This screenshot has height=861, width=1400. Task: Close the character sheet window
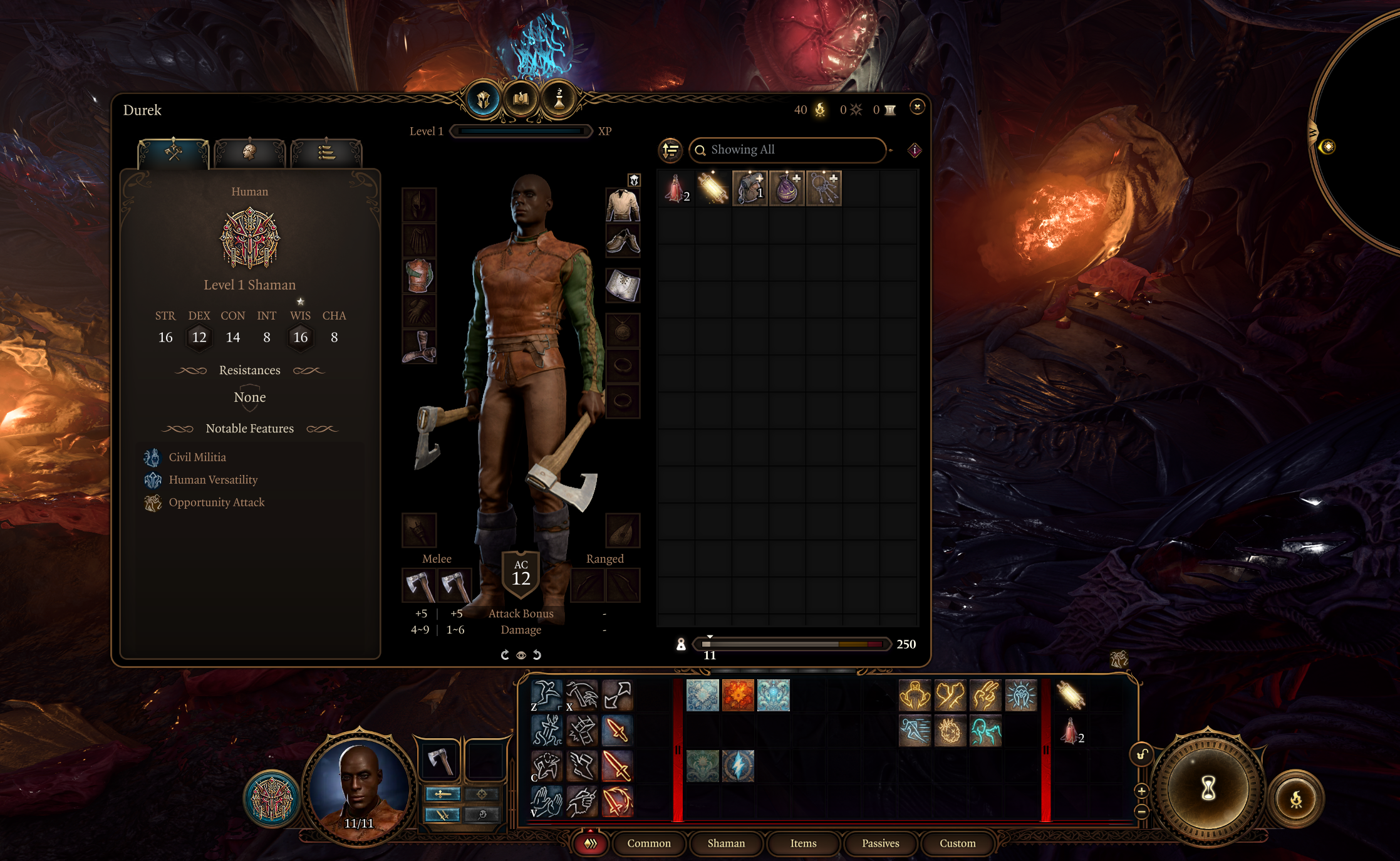point(917,107)
